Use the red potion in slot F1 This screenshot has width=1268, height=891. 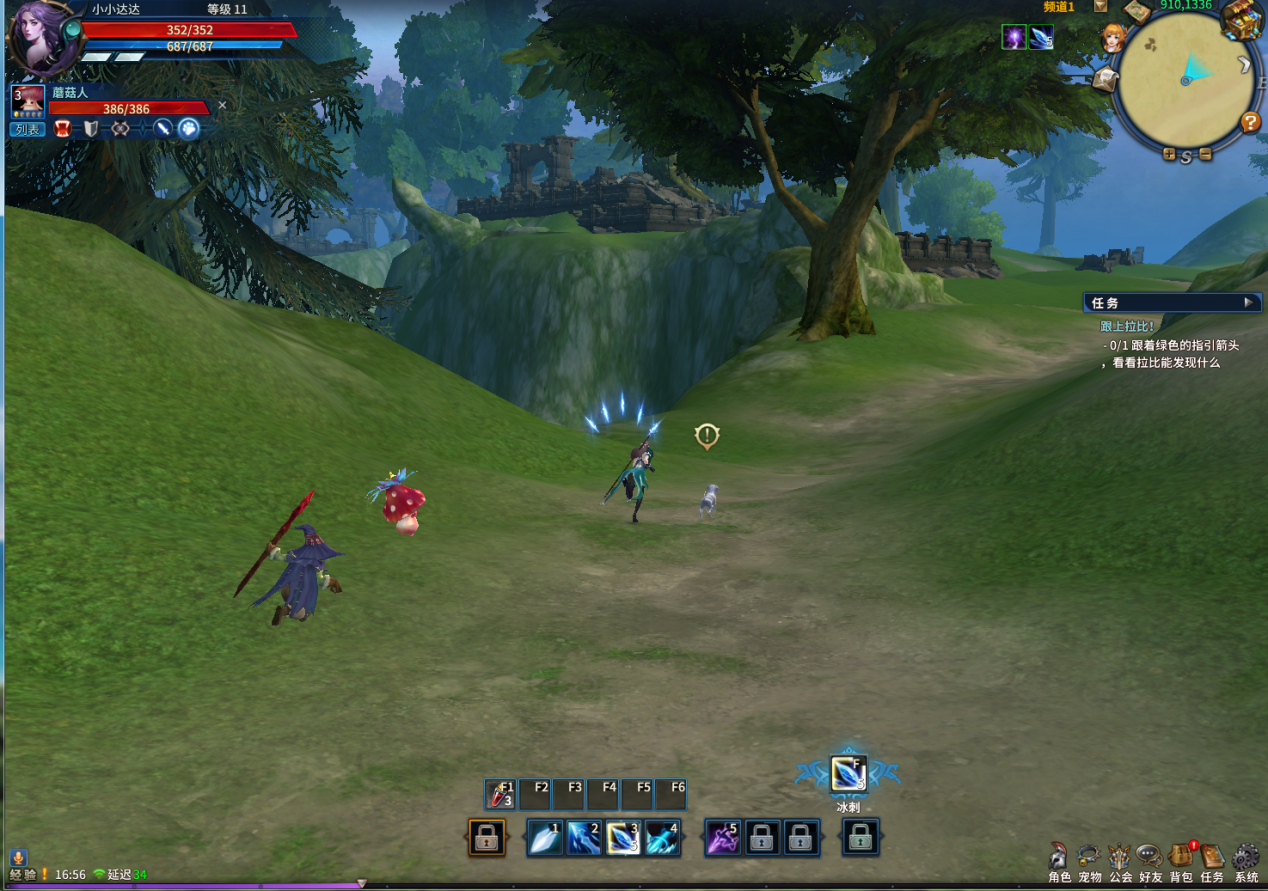(x=500, y=794)
